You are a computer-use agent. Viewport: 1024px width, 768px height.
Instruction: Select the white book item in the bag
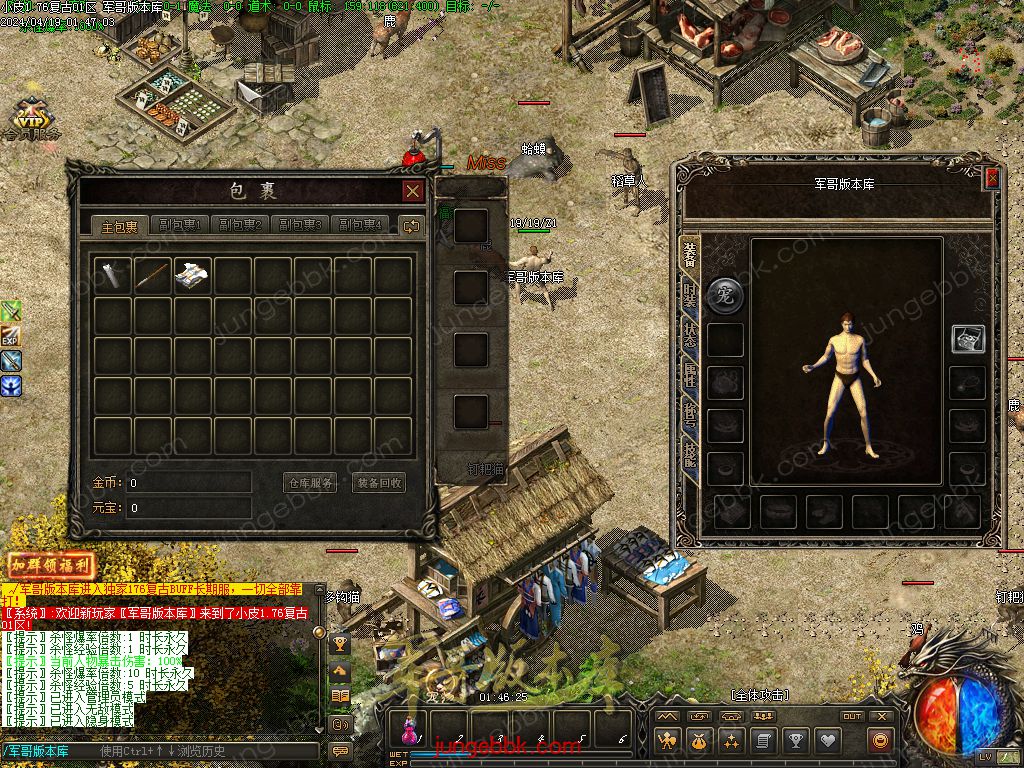[x=193, y=276]
